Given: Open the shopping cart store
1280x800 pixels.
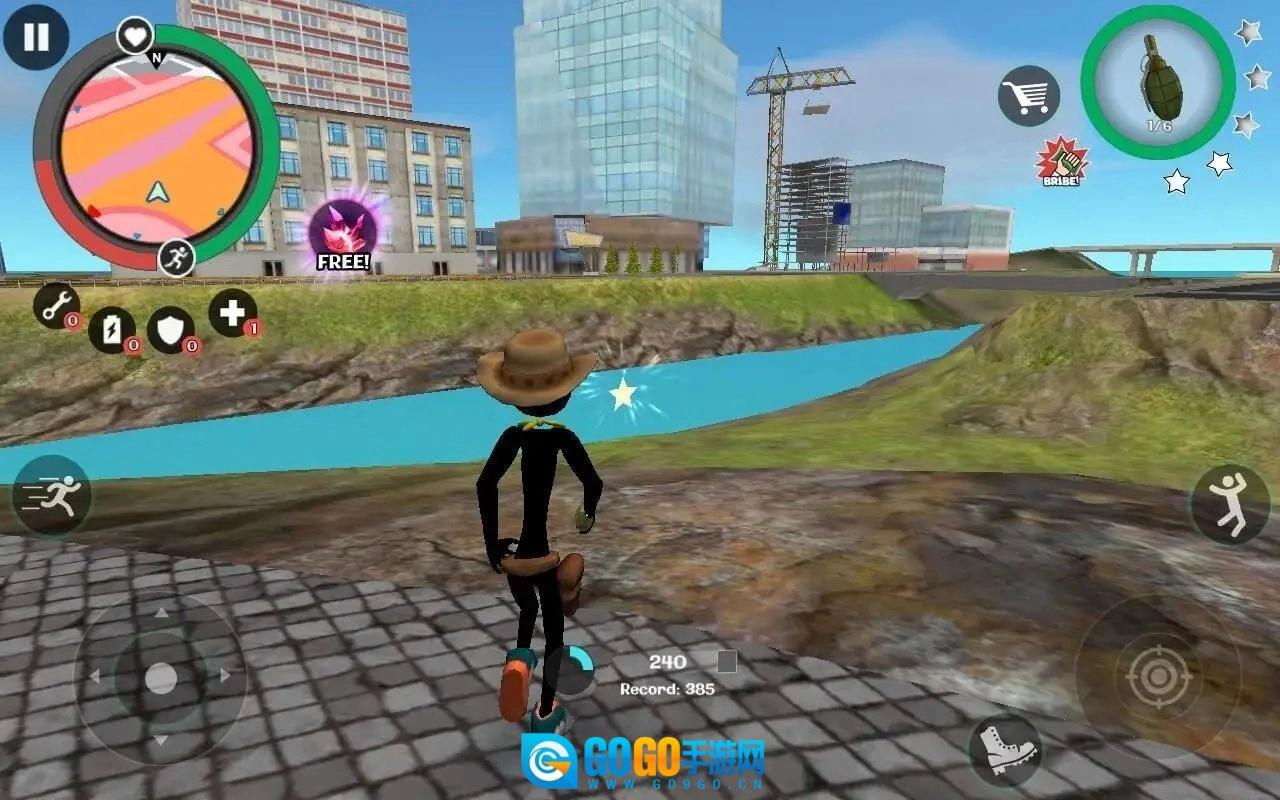Looking at the screenshot, I should pyautogui.click(x=1028, y=96).
